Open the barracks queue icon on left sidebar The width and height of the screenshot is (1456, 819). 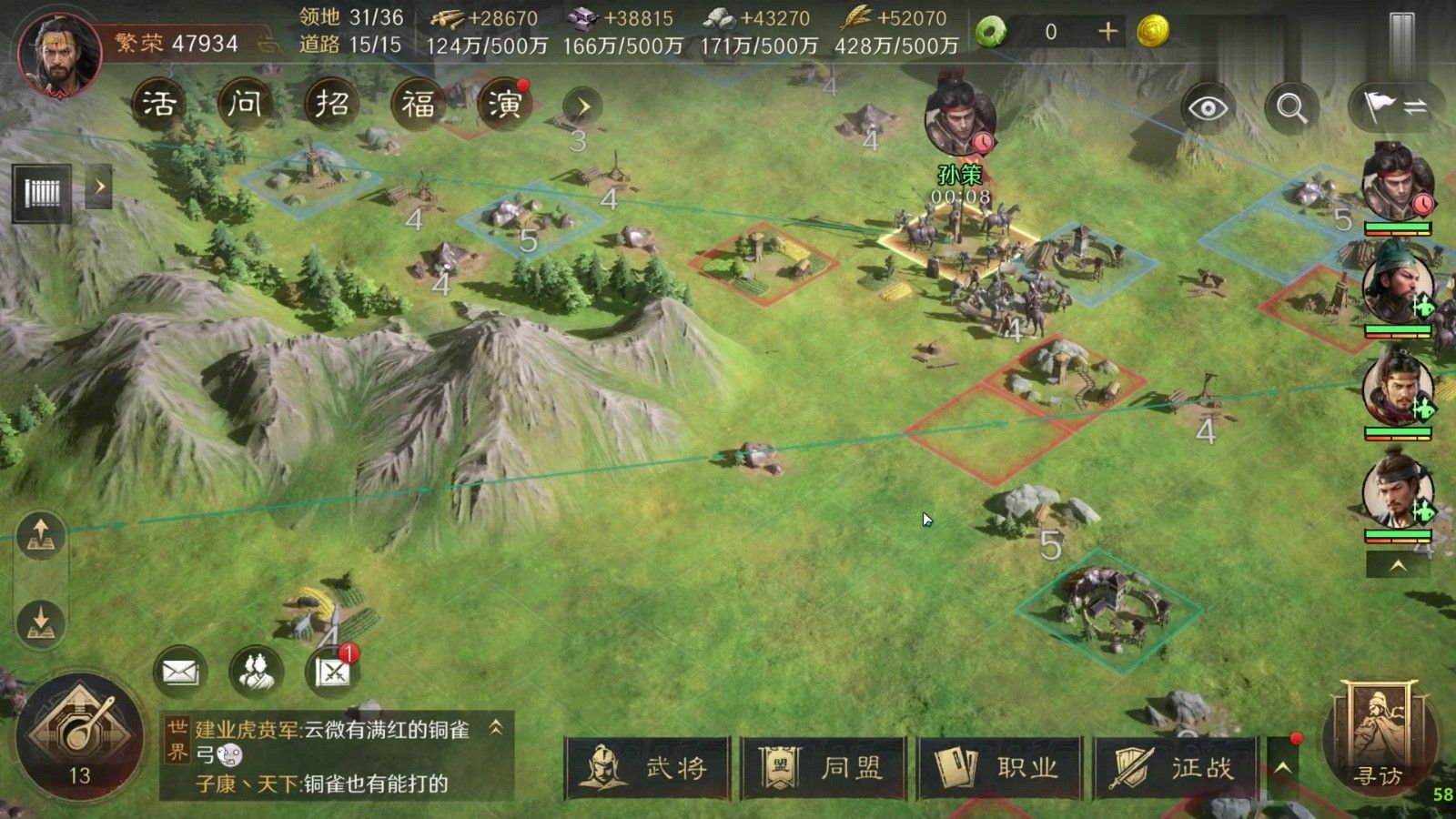tap(40, 191)
